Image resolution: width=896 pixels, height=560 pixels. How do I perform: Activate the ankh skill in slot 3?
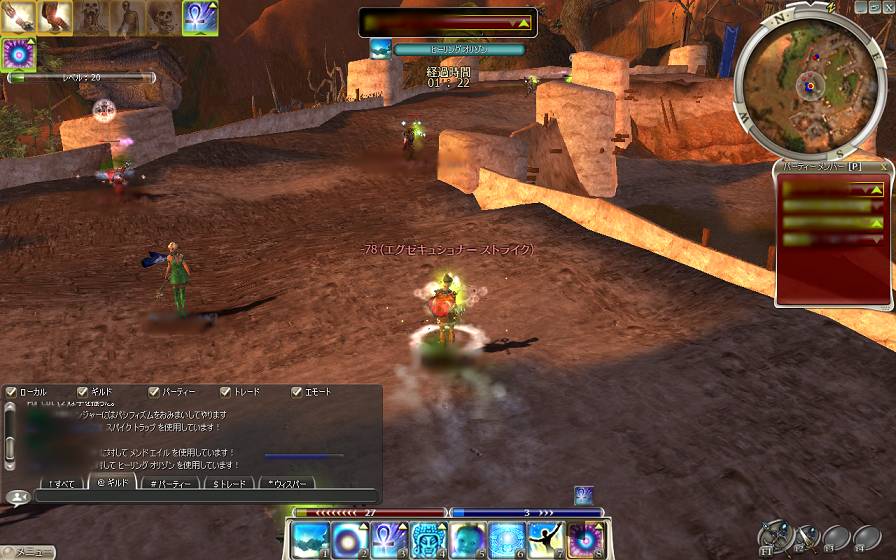click(x=389, y=539)
